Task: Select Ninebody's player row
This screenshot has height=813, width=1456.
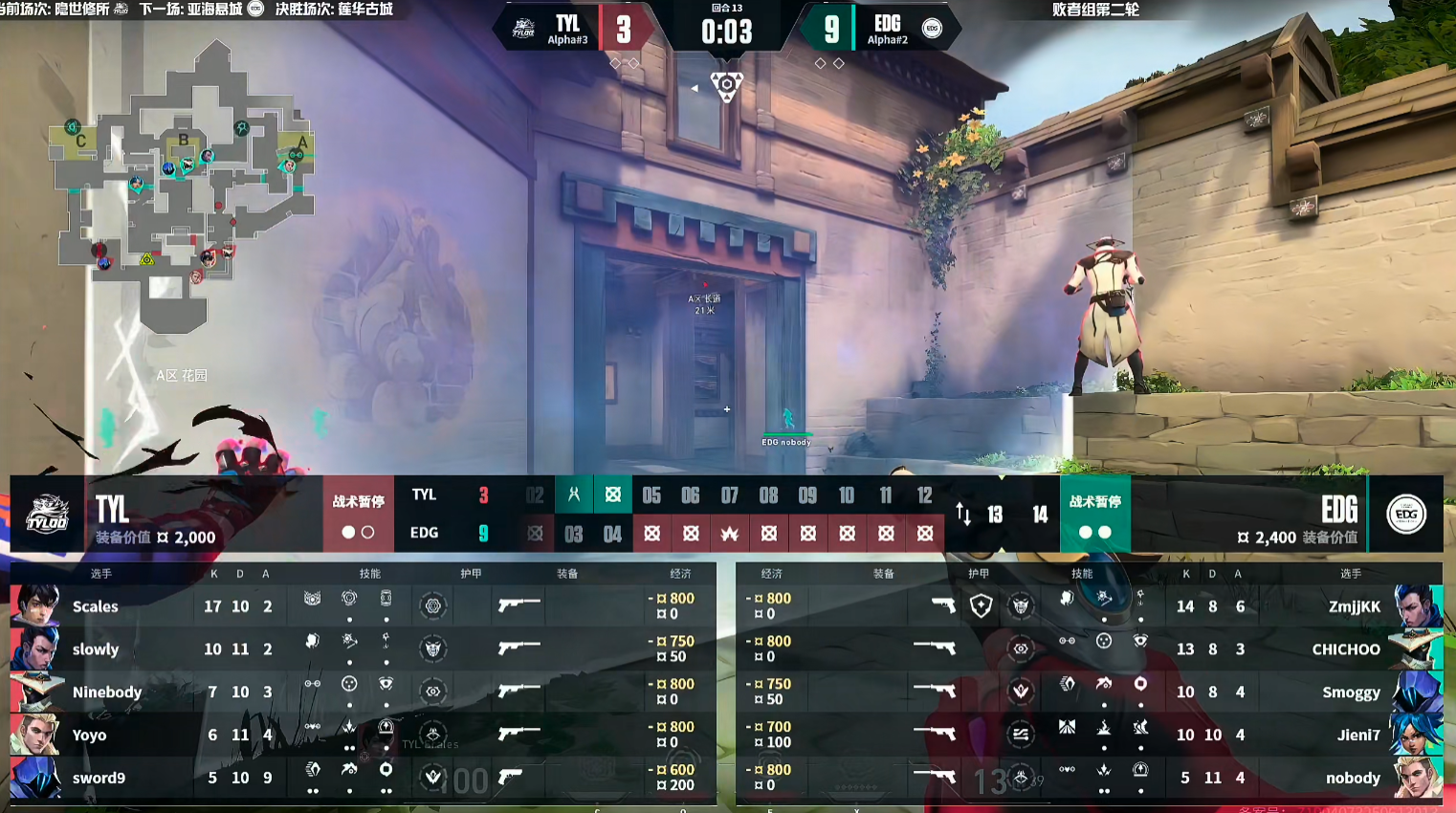Action: coord(106,692)
